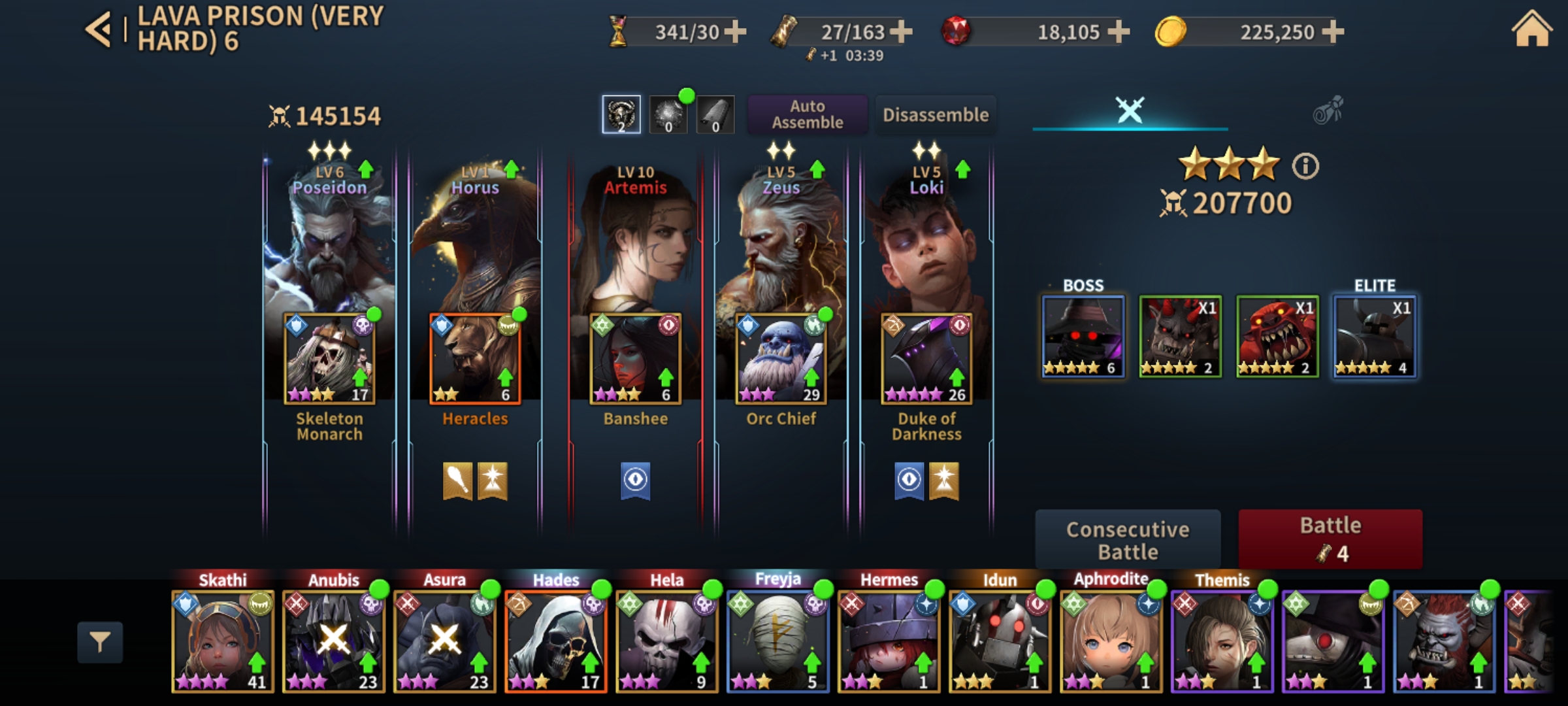Select the Duke of Darkness slot
1568x706 pixels.
coord(926,358)
